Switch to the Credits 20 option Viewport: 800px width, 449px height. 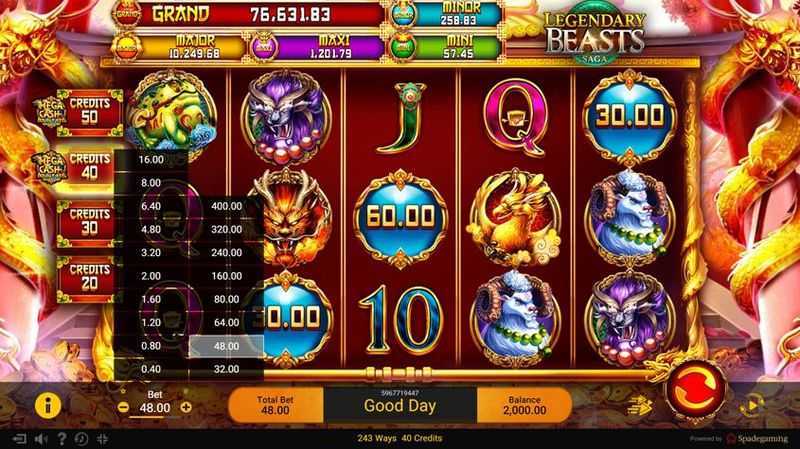tap(89, 276)
